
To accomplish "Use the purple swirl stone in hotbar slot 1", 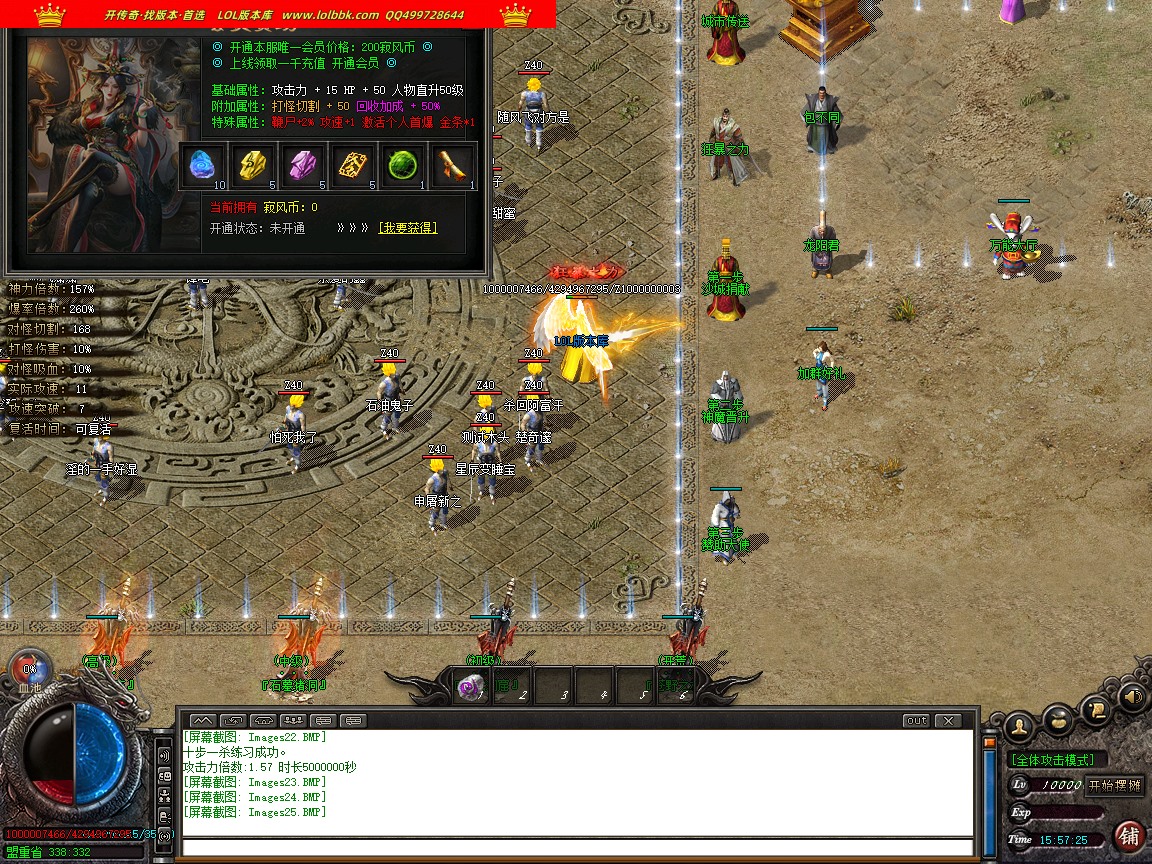I will 470,687.
